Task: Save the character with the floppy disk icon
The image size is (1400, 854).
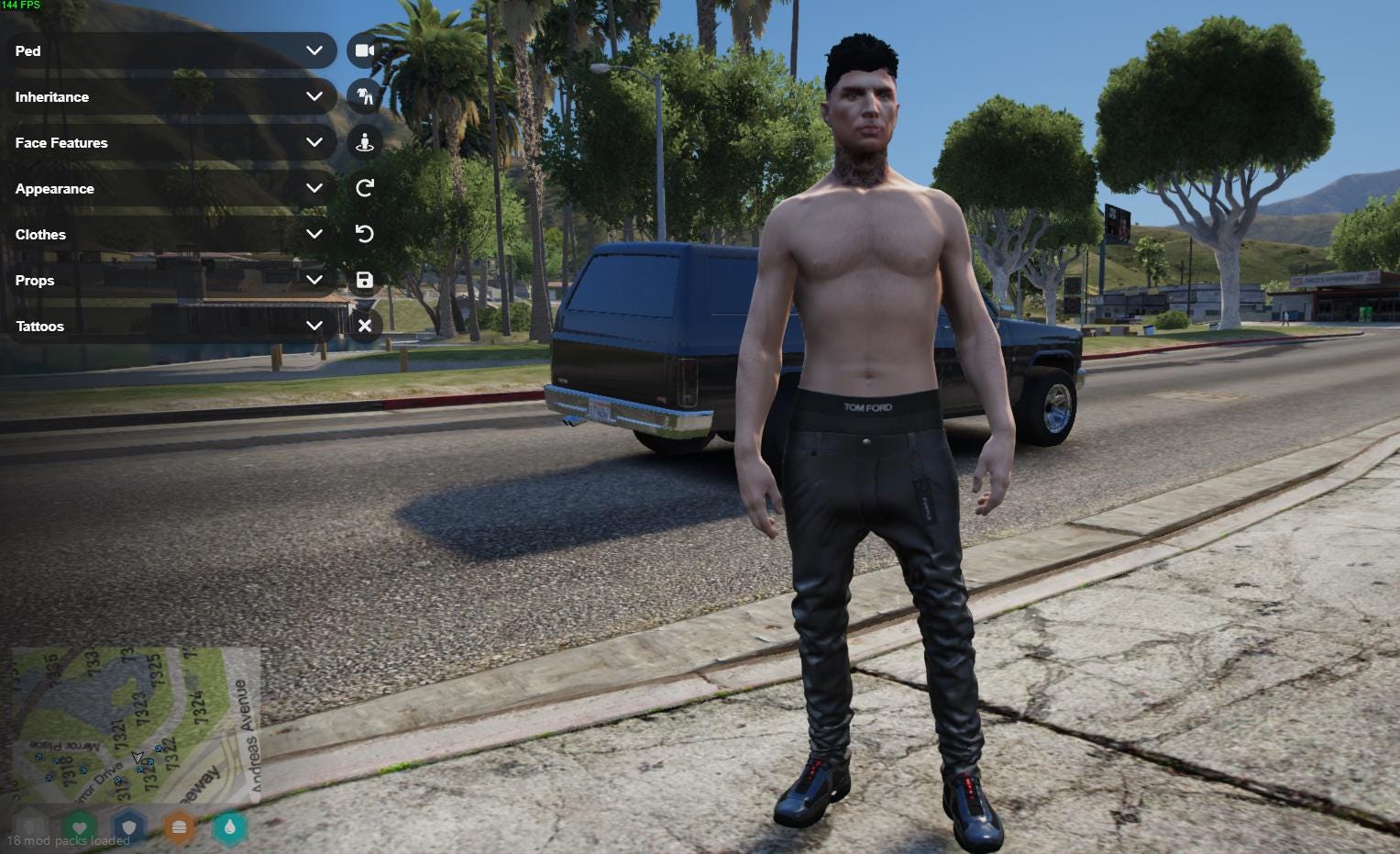Action: tap(365, 280)
